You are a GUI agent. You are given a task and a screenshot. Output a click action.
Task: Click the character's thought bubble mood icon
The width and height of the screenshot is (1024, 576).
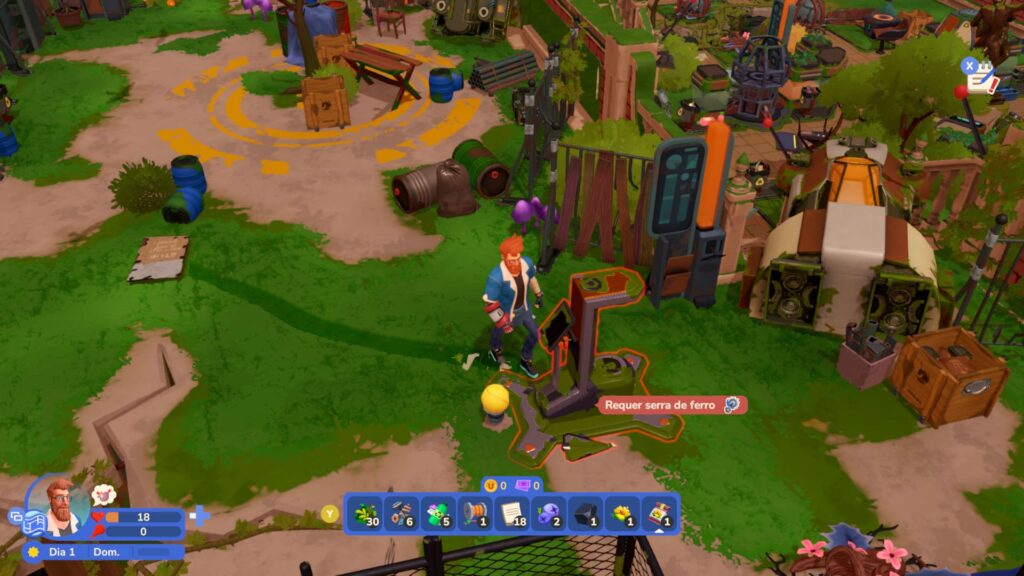coord(103,494)
